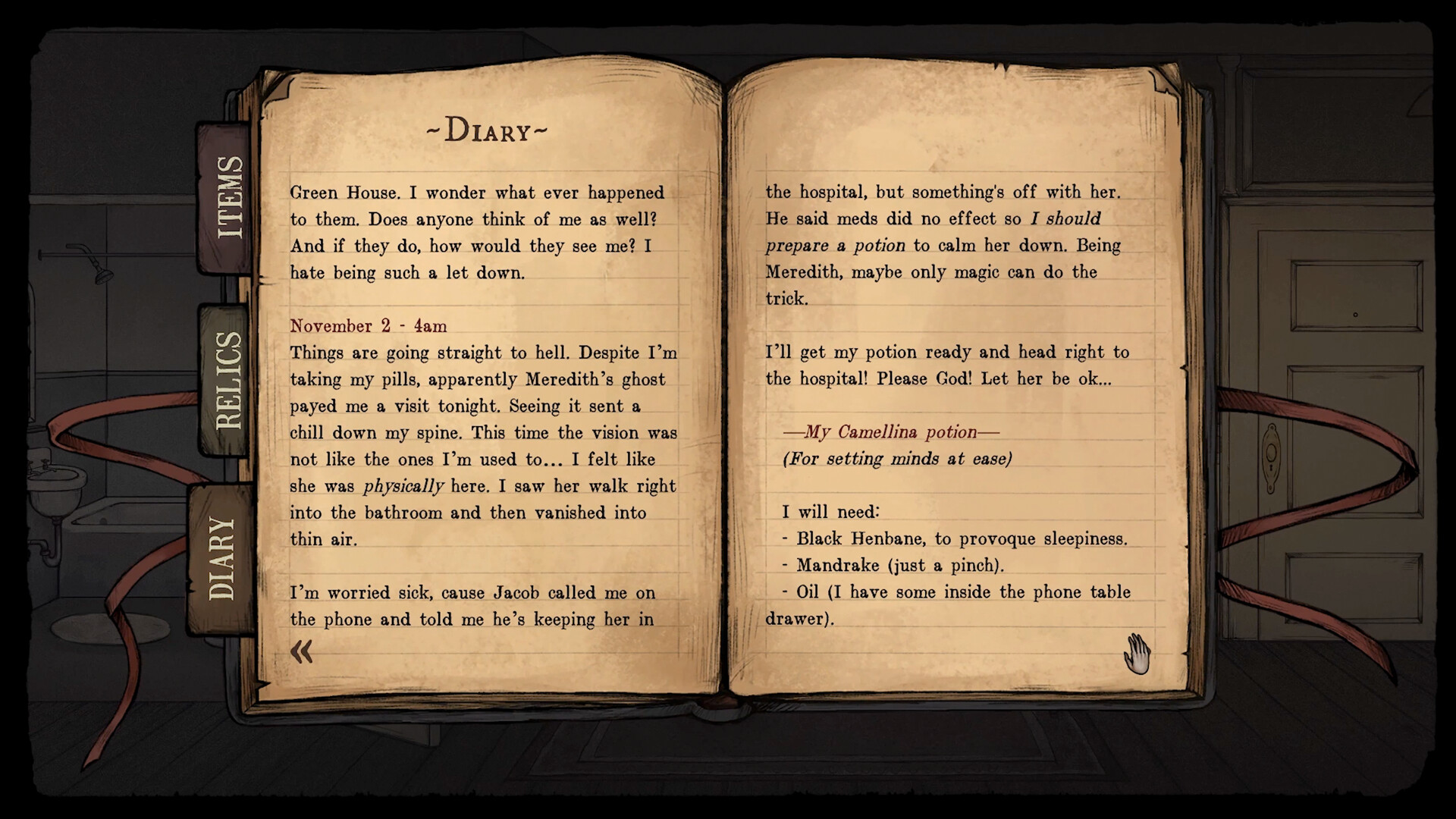Click the ~DIARY~ title header icon

(488, 129)
